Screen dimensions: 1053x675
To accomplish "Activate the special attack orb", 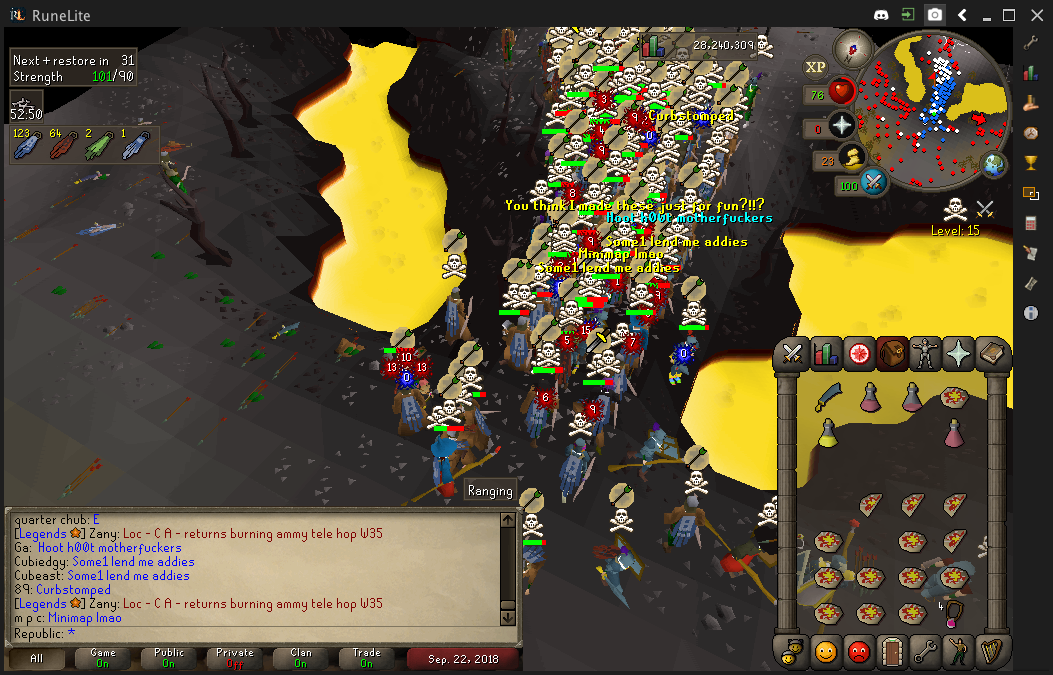I will pos(873,183).
